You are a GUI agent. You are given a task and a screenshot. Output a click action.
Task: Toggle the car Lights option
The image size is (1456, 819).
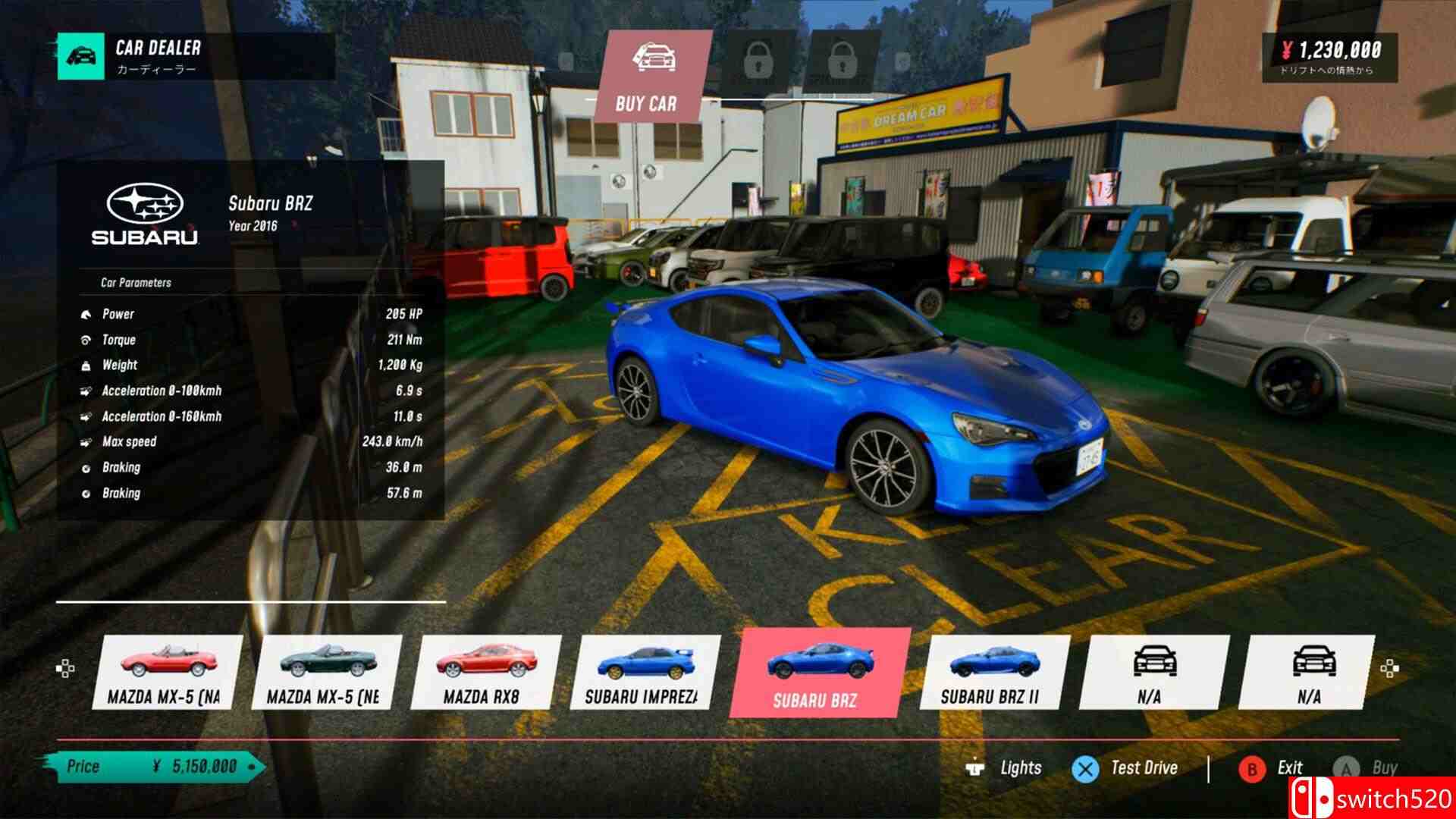pos(1004,768)
